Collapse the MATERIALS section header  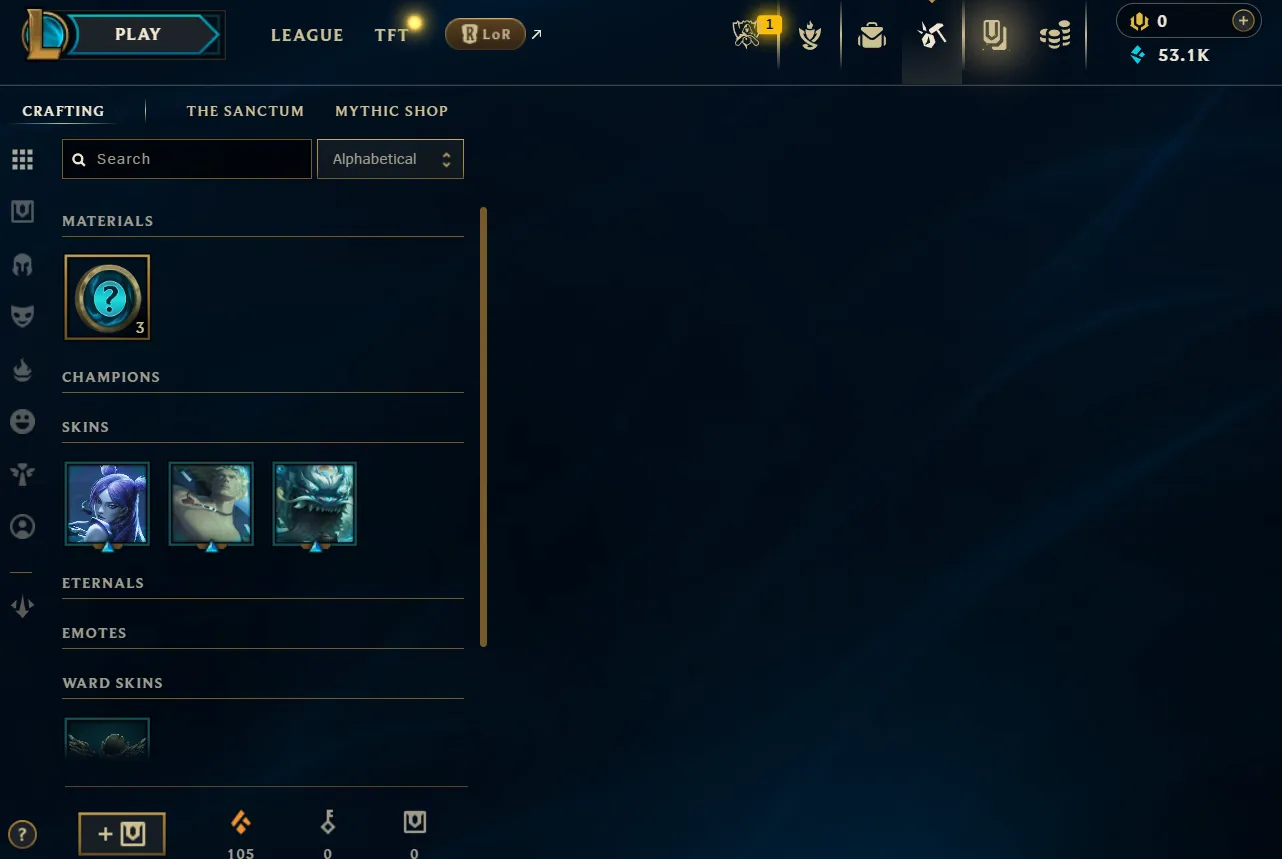click(107, 221)
